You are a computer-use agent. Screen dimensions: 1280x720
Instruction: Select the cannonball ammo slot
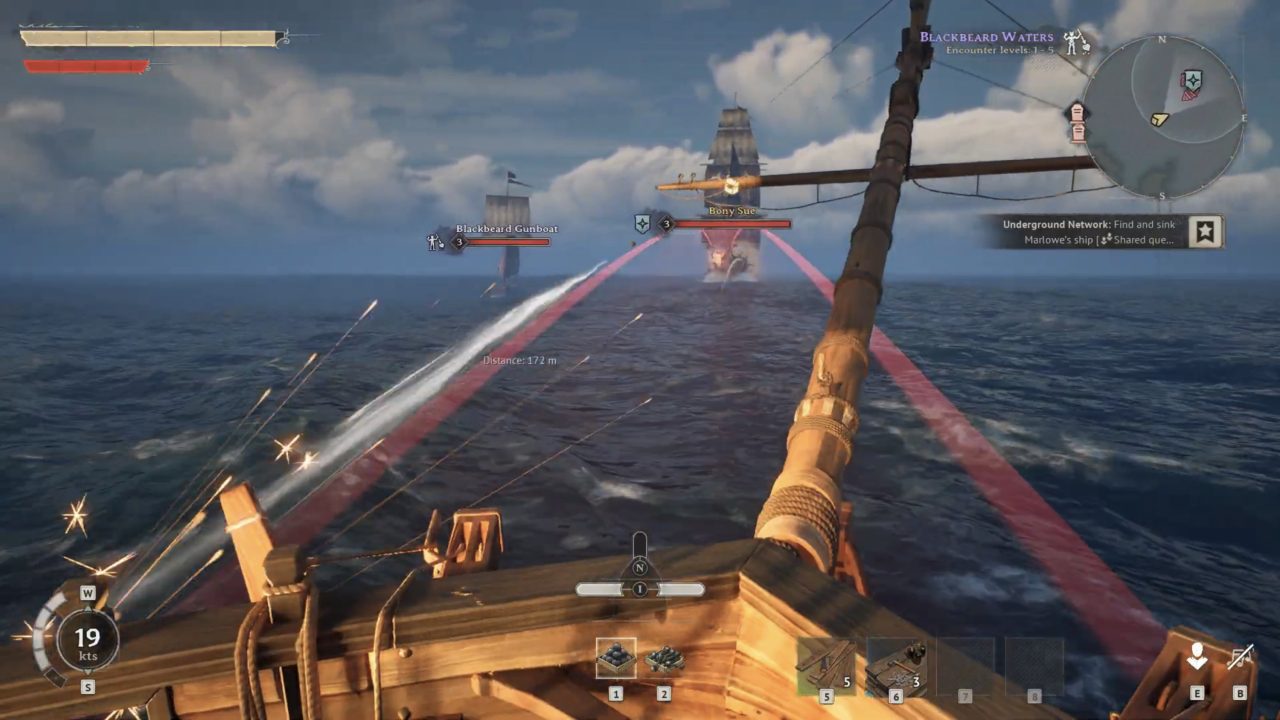[x=616, y=658]
